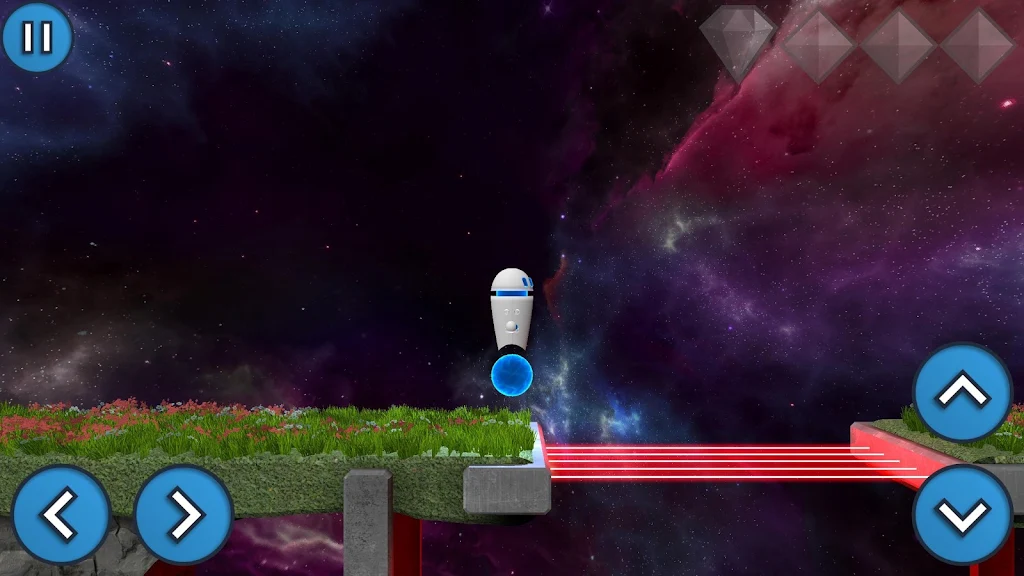Viewport: 1024px width, 576px height.
Task: Tap the down arrow button
Action: (x=963, y=514)
